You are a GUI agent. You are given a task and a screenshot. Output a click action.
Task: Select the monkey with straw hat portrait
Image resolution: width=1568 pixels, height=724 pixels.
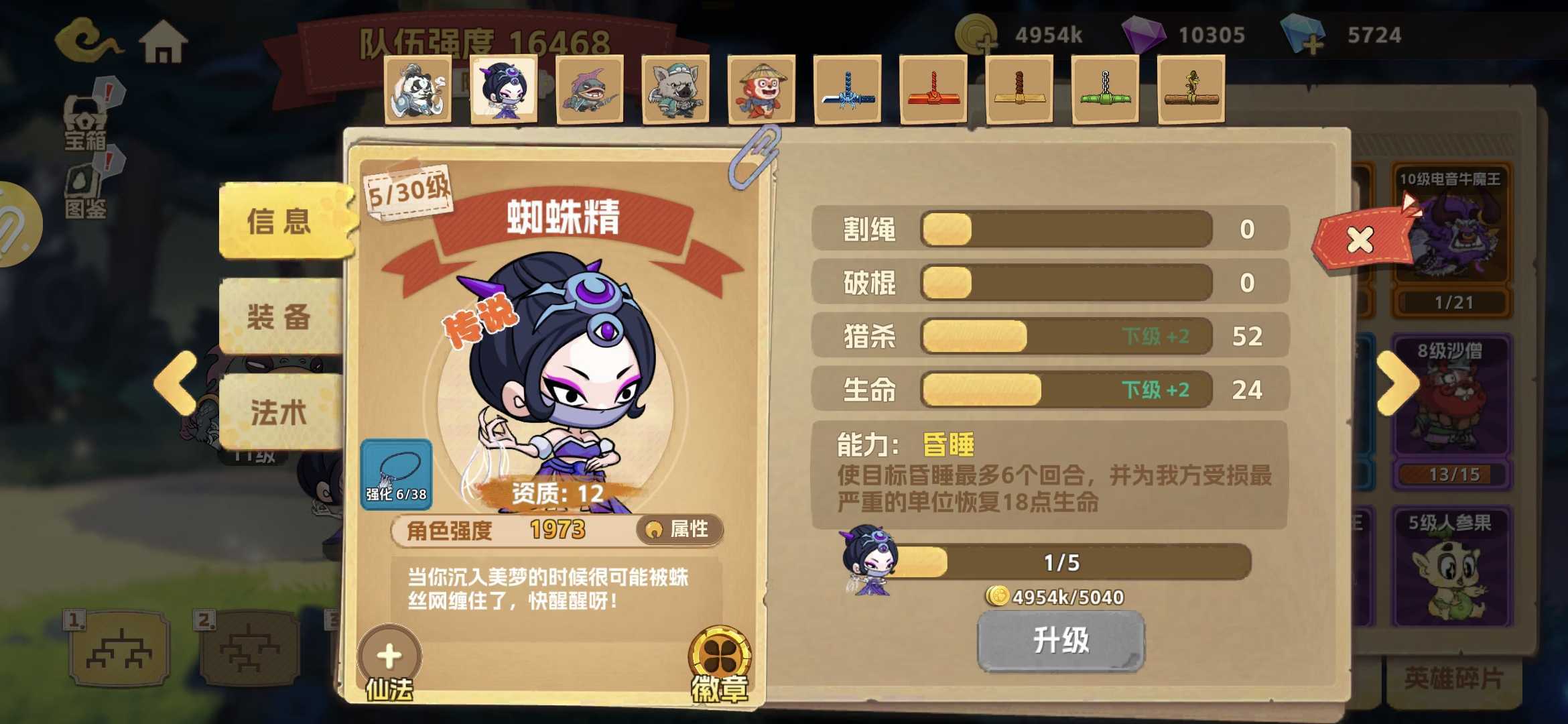(761, 90)
